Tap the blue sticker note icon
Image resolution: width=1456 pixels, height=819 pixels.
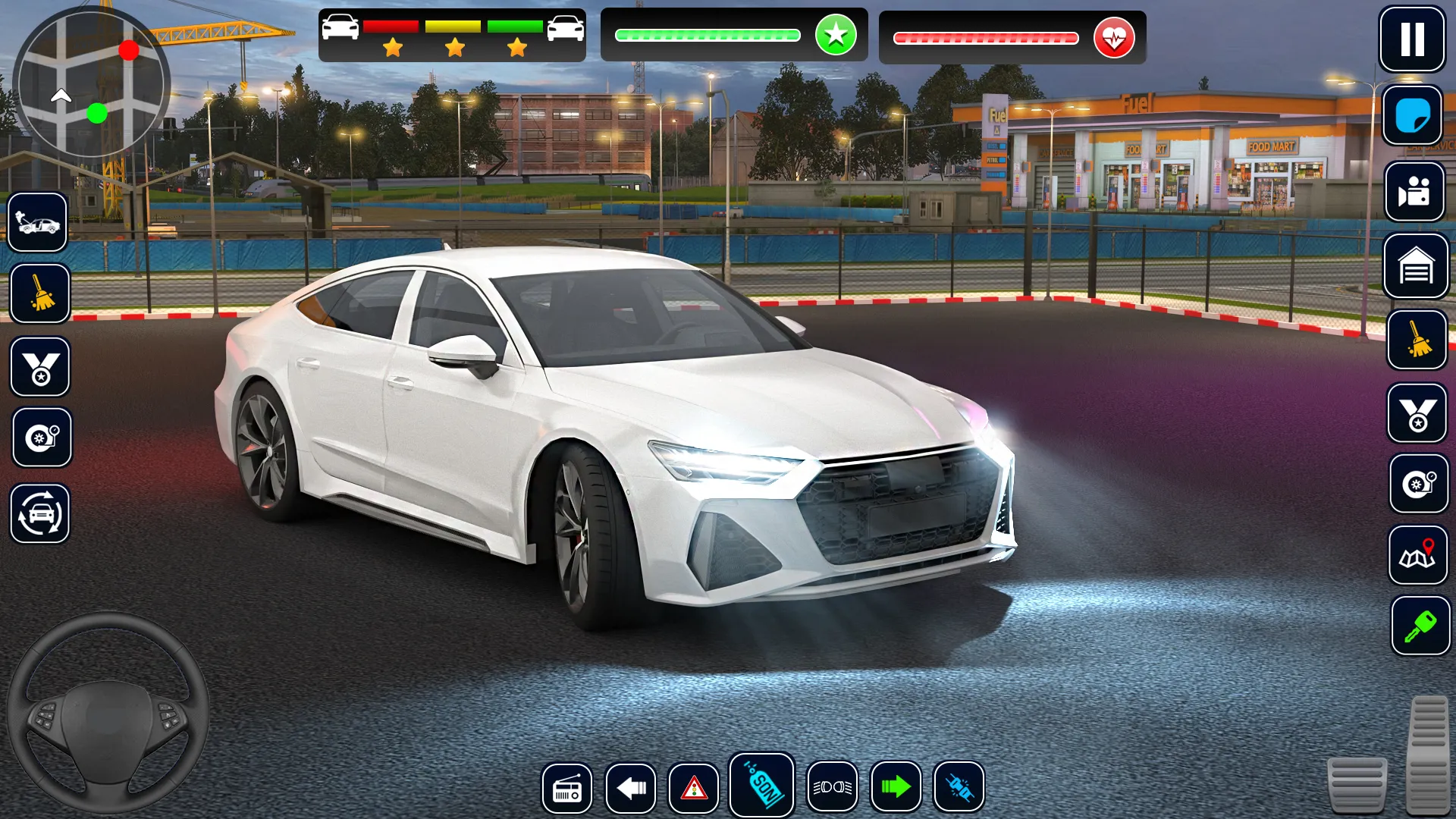1412,116
